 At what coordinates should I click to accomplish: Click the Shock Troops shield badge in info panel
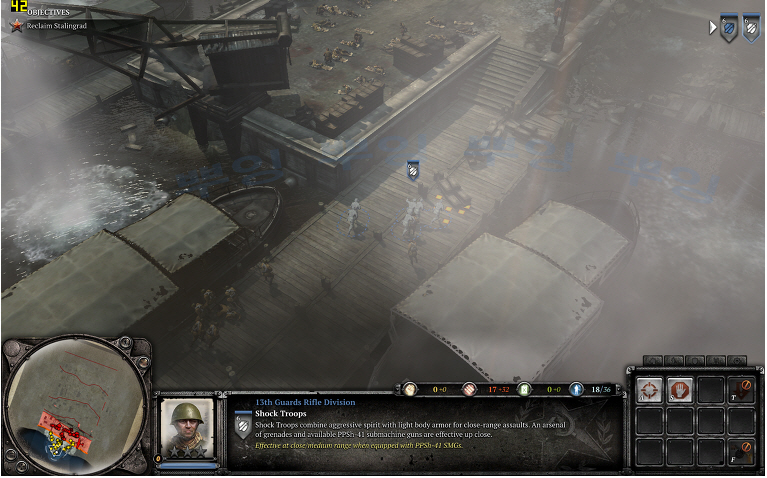click(x=242, y=427)
